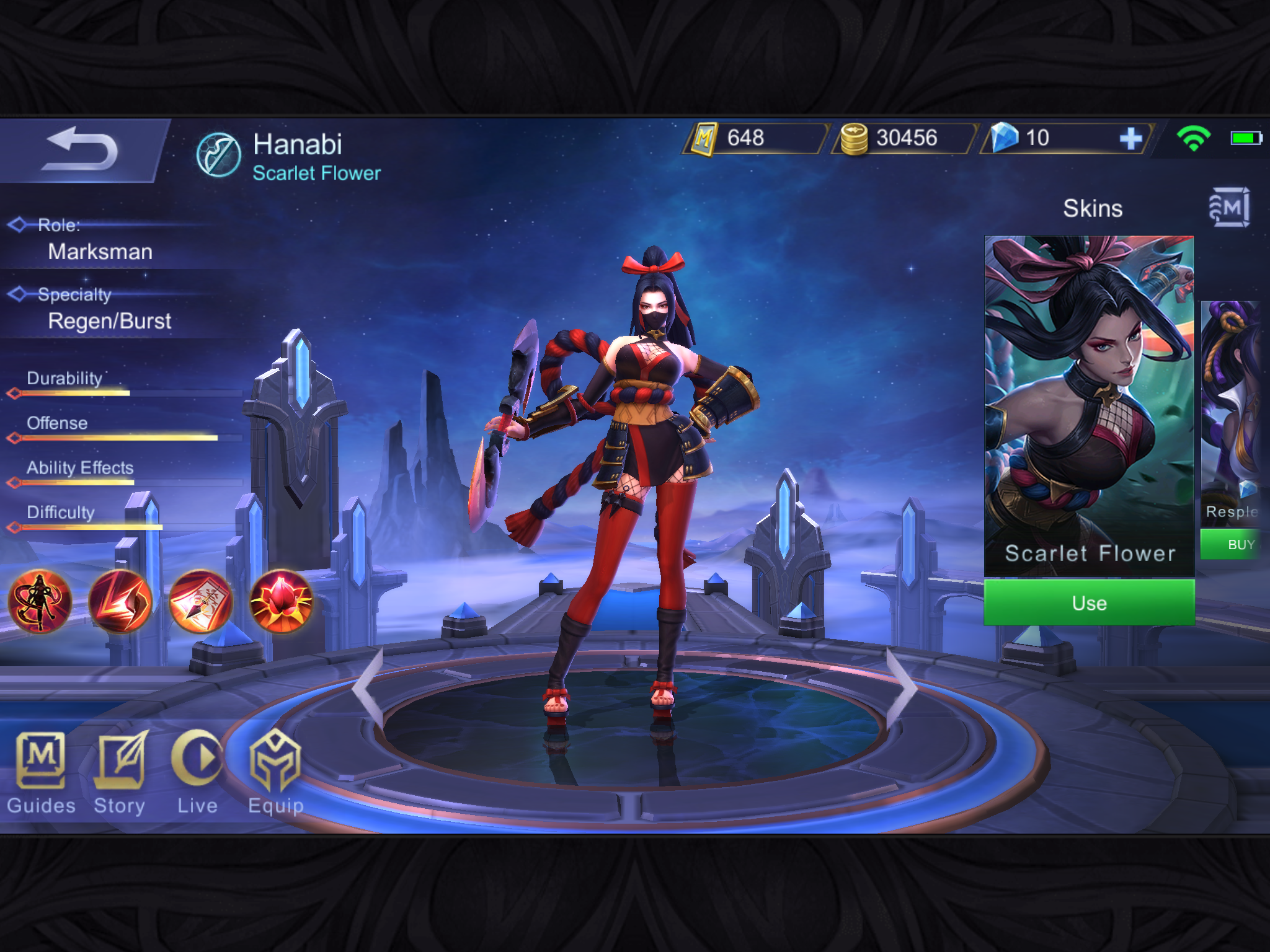Open the Live streams section
This screenshot has width=1270, height=952.
tap(197, 773)
